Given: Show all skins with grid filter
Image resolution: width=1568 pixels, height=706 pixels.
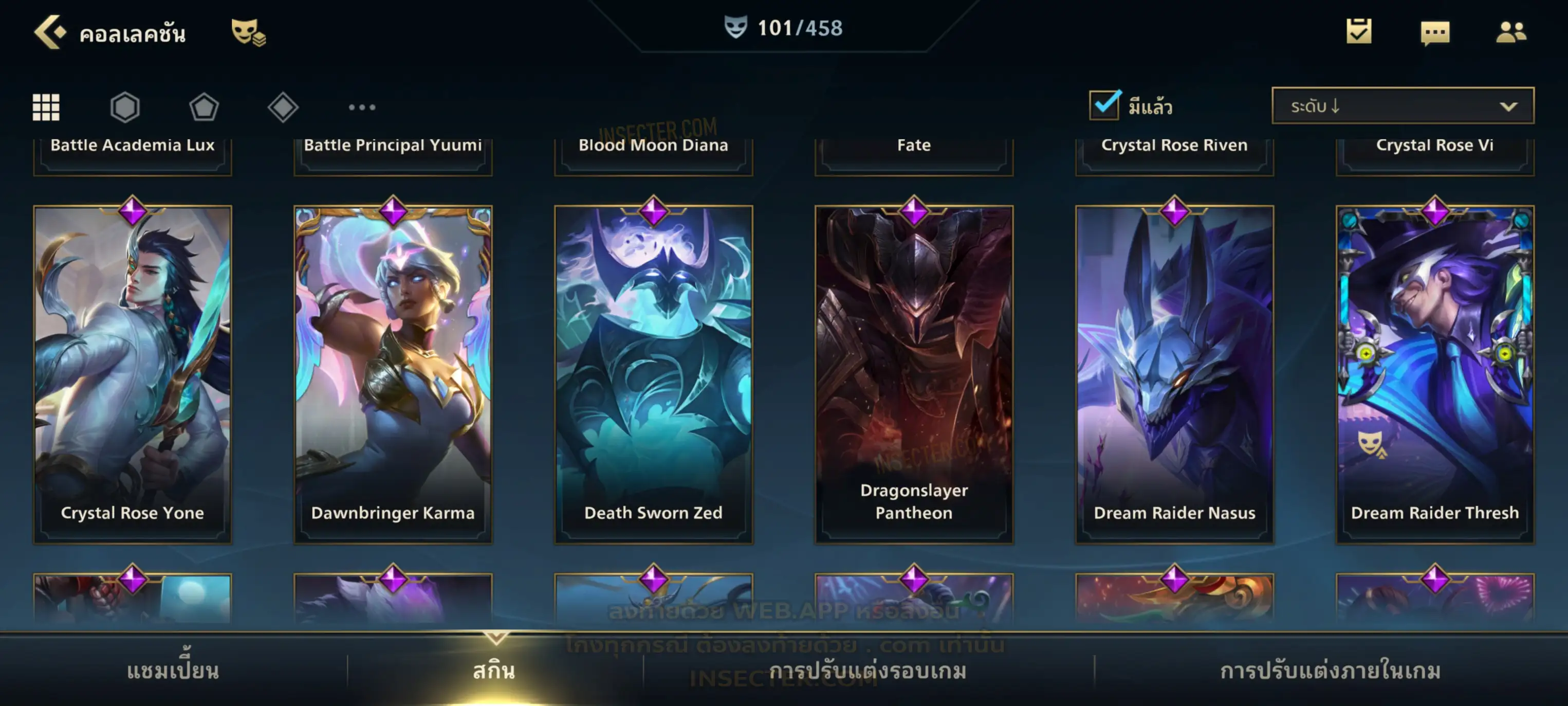Looking at the screenshot, I should click(46, 107).
